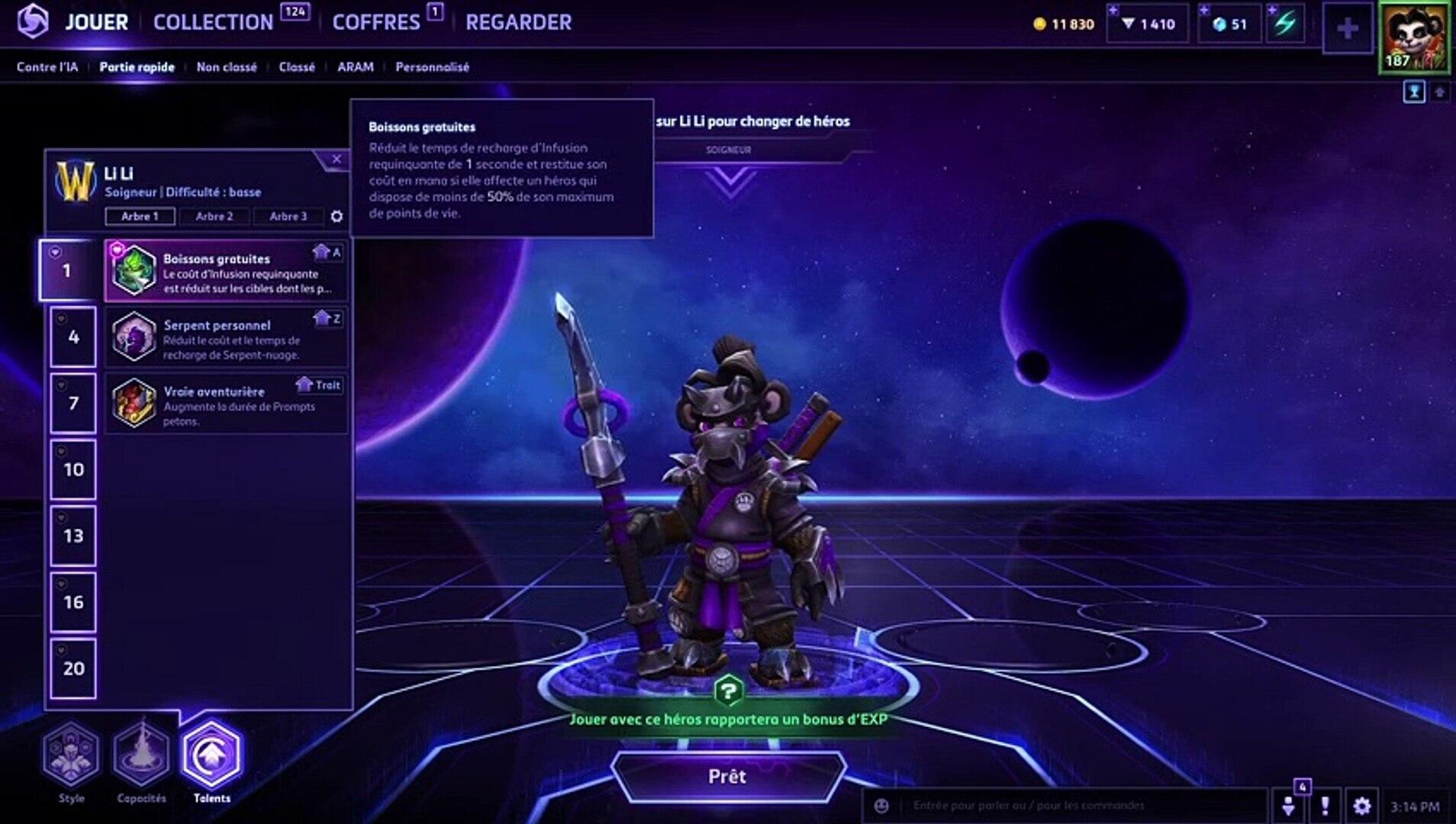
Task: Open the player profile portrait
Action: pyautogui.click(x=1414, y=37)
